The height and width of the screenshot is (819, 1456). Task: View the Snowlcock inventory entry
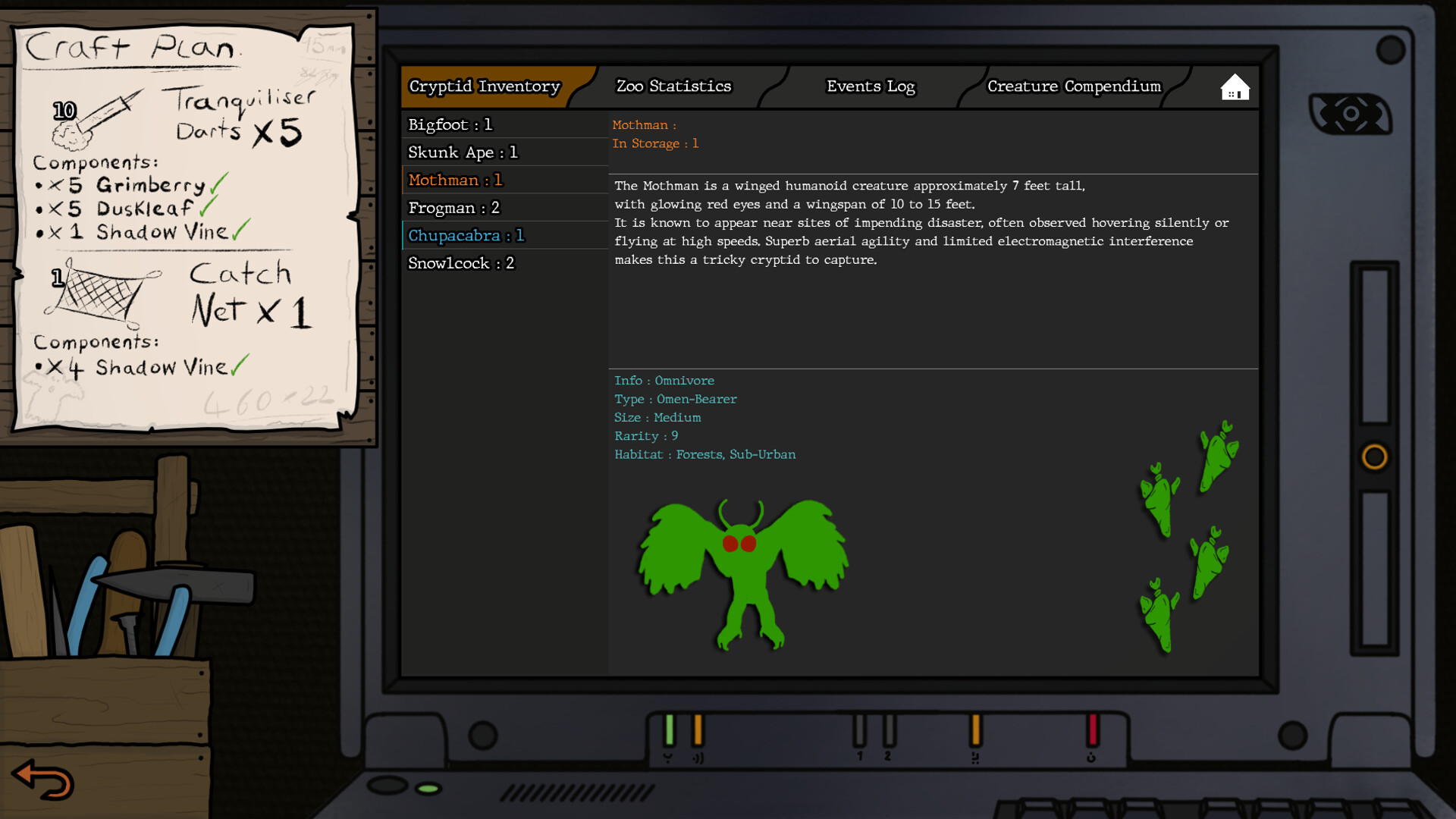[x=461, y=263]
